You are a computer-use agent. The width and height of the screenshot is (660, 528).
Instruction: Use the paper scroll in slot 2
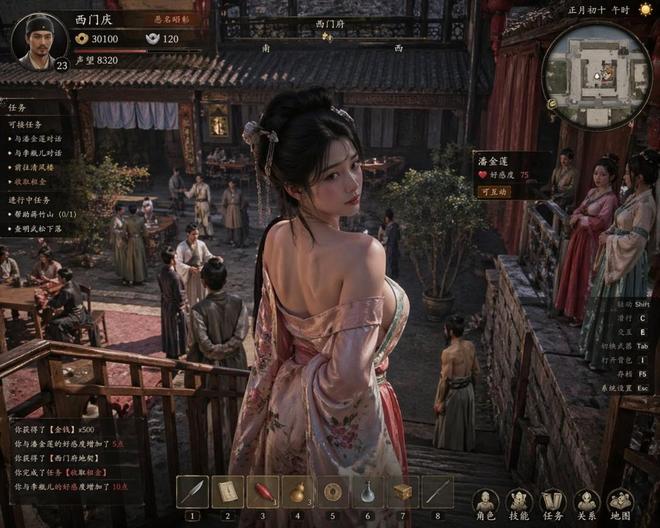tap(227, 492)
